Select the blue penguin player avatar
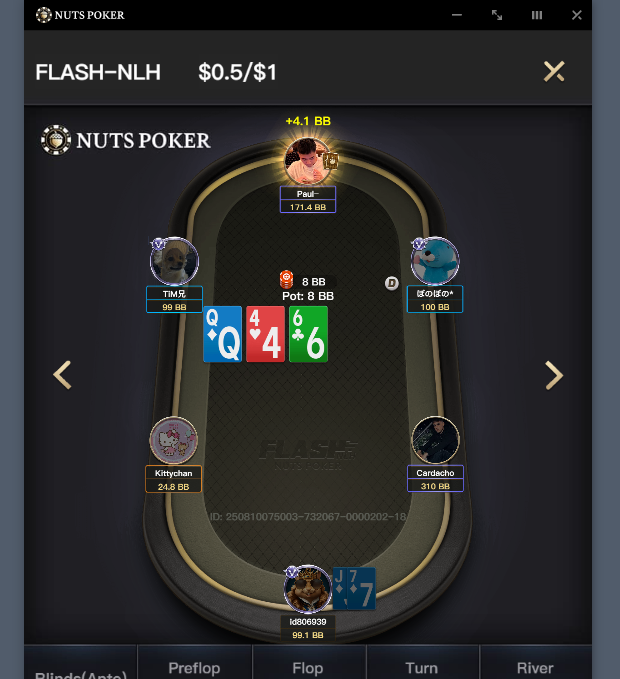620x679 pixels. coord(435,262)
